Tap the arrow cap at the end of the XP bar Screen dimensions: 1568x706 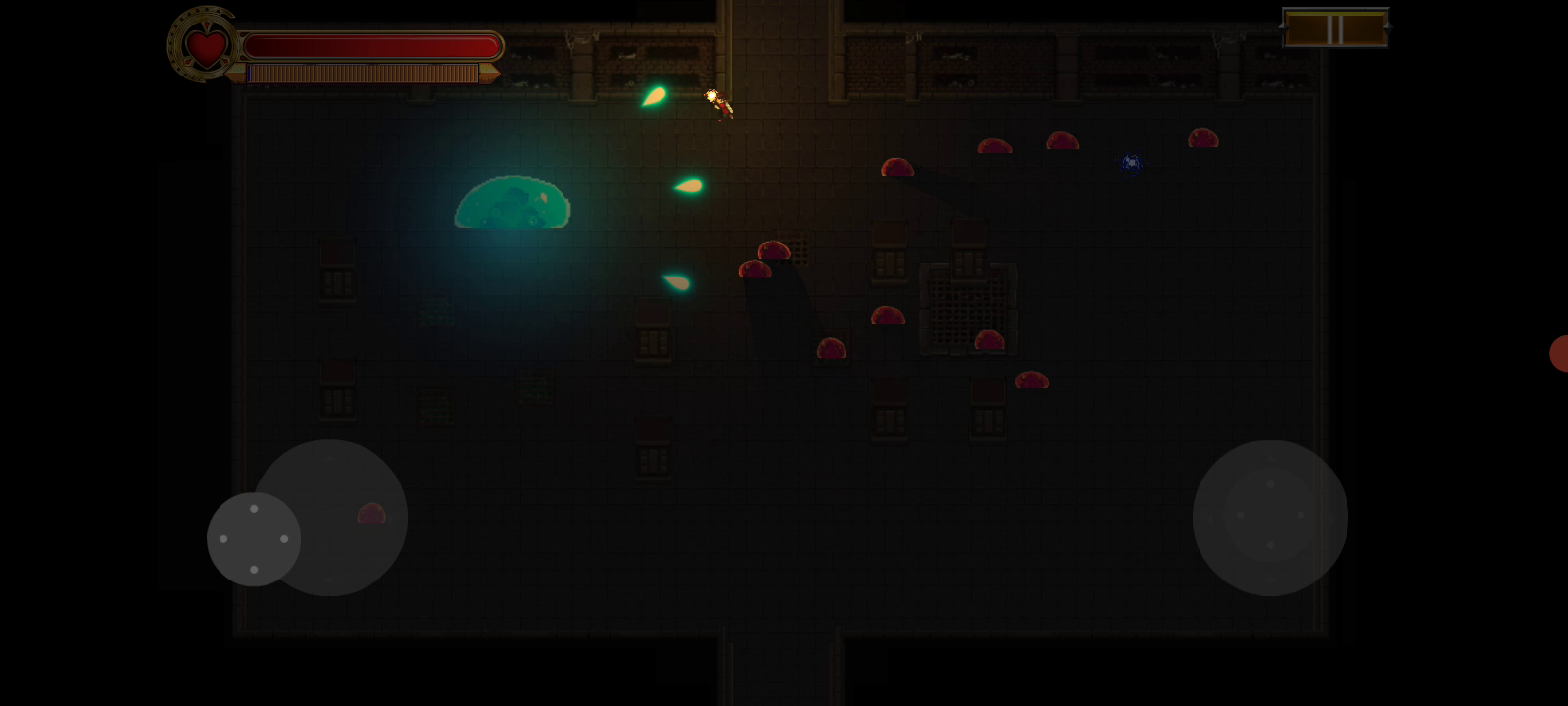[491, 71]
